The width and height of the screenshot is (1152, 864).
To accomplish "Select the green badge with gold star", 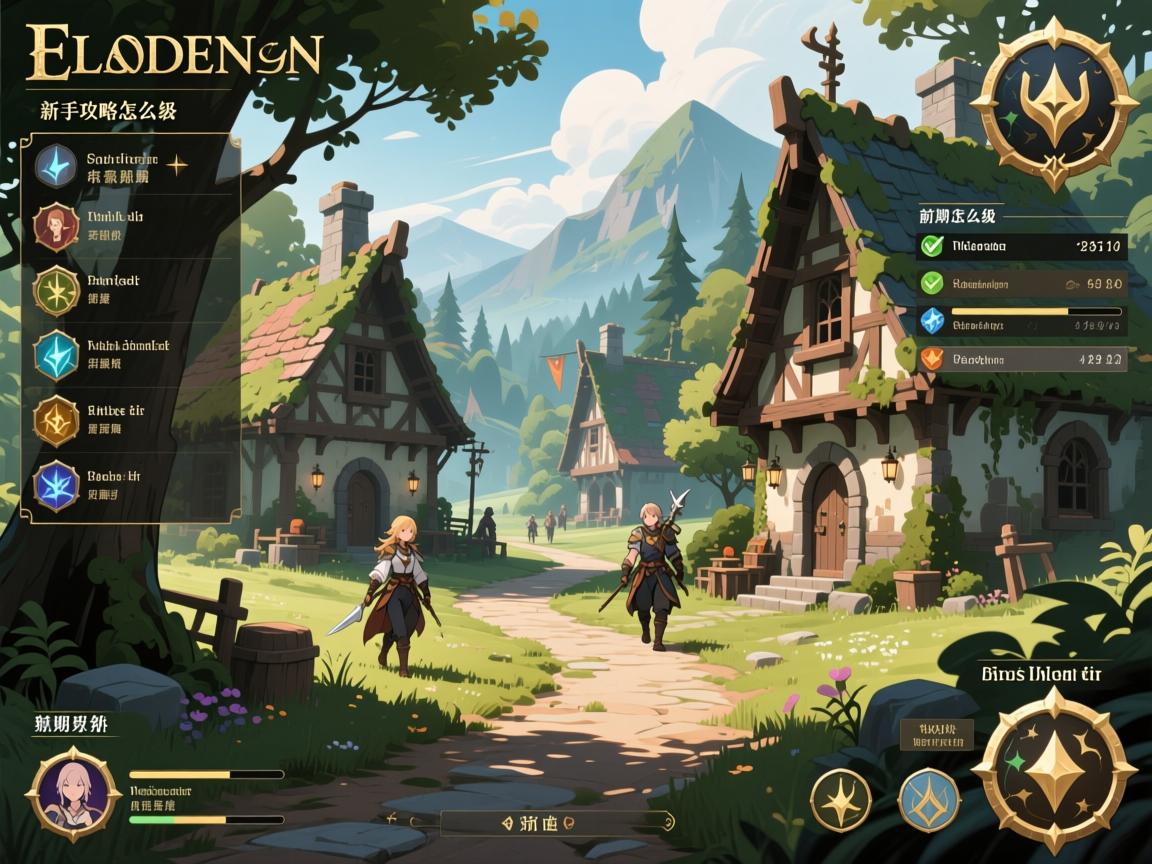I will 56,290.
